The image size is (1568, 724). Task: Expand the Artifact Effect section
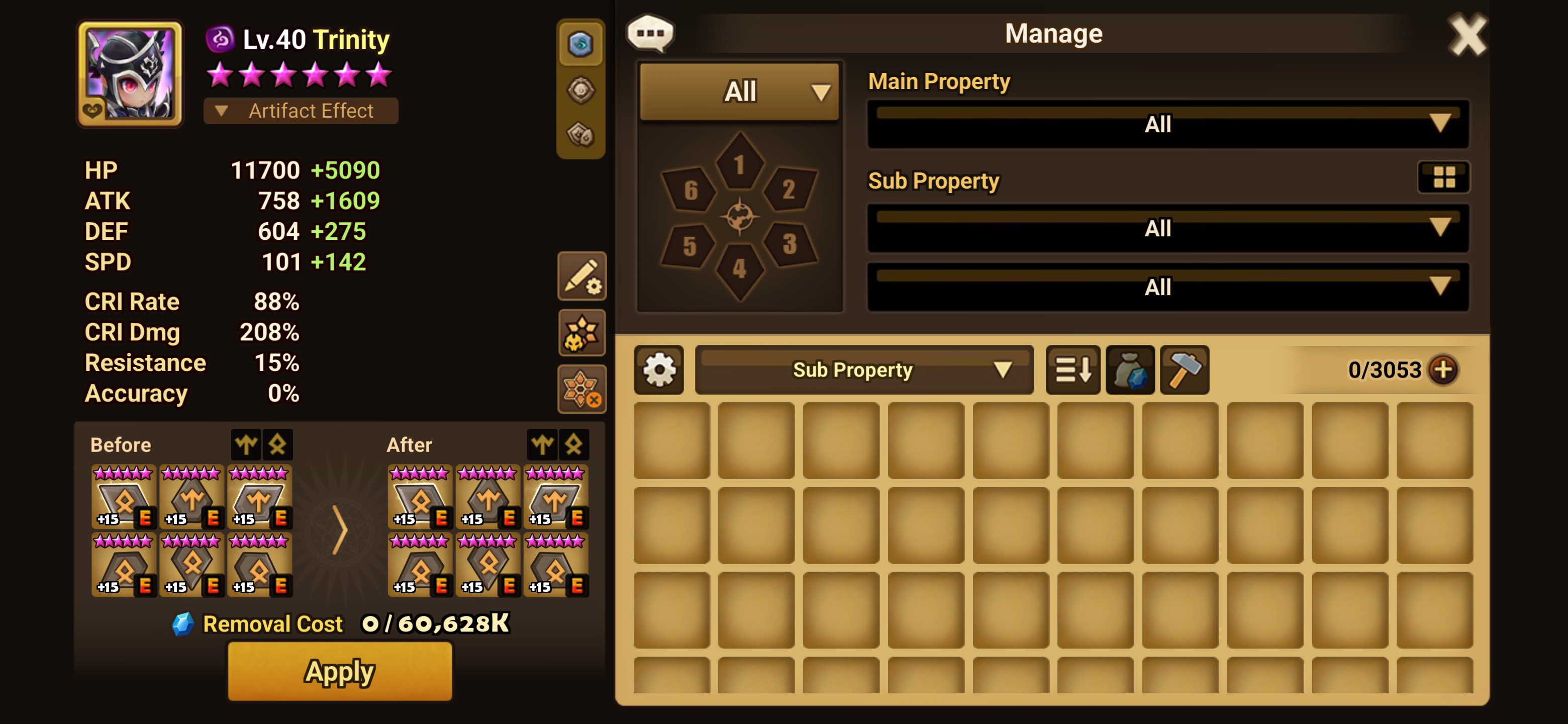click(301, 111)
